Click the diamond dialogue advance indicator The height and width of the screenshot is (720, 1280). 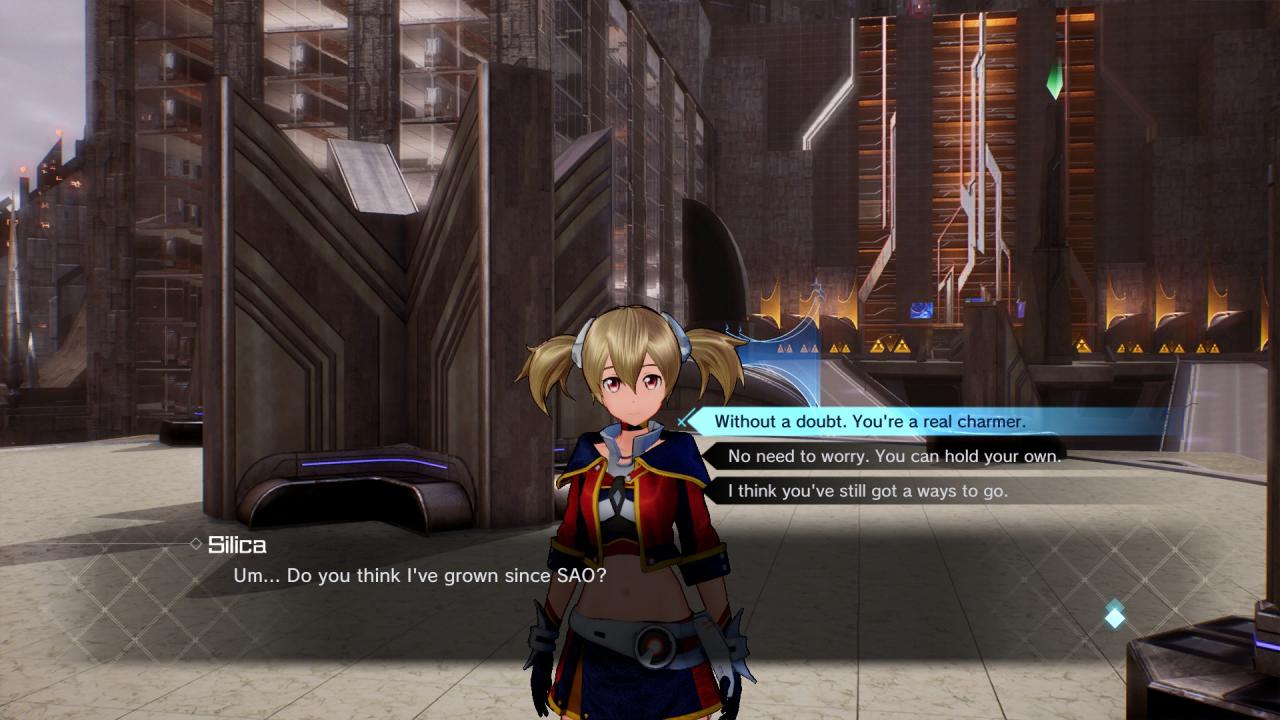[1114, 616]
